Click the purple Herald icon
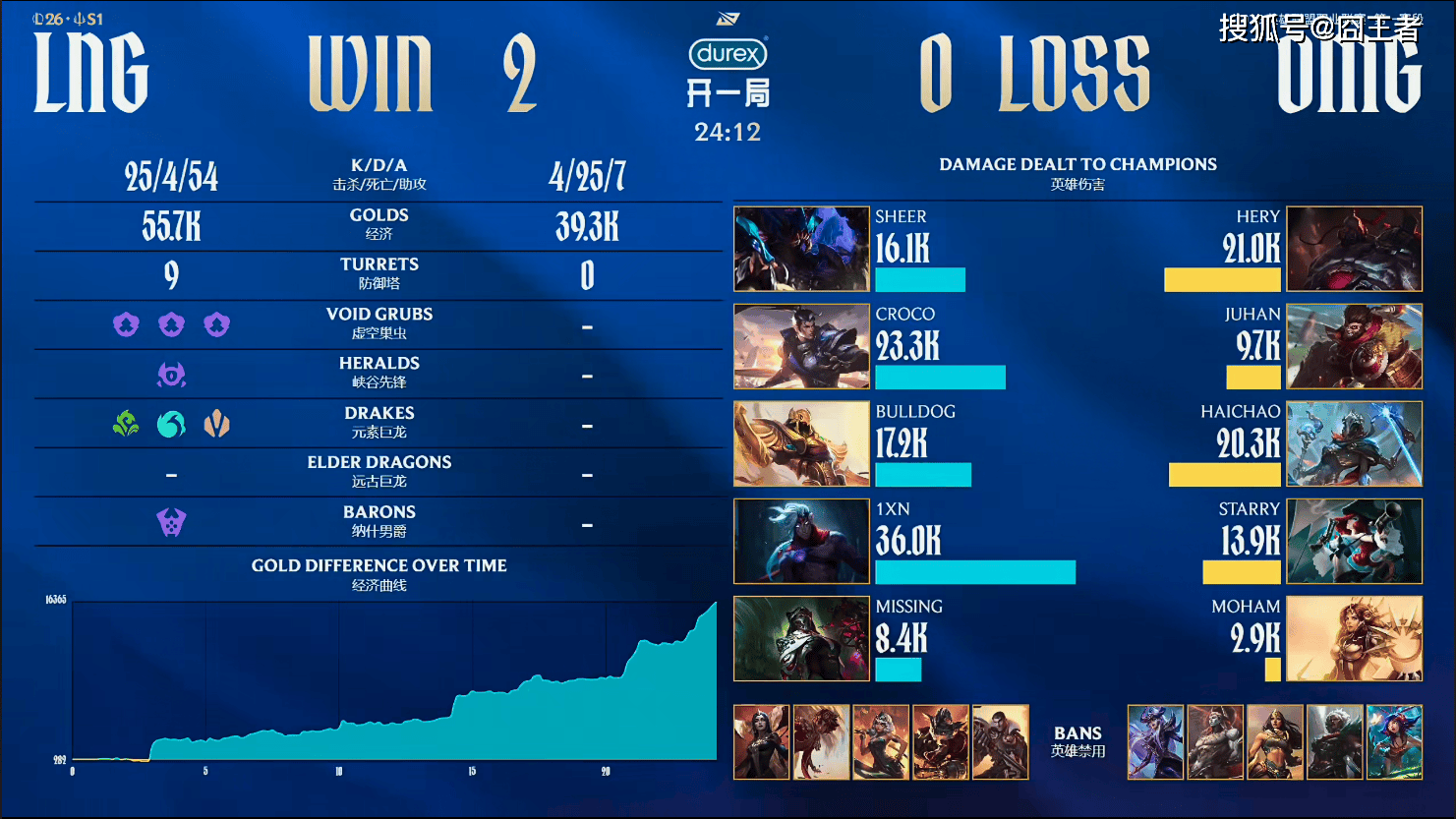 click(x=171, y=375)
